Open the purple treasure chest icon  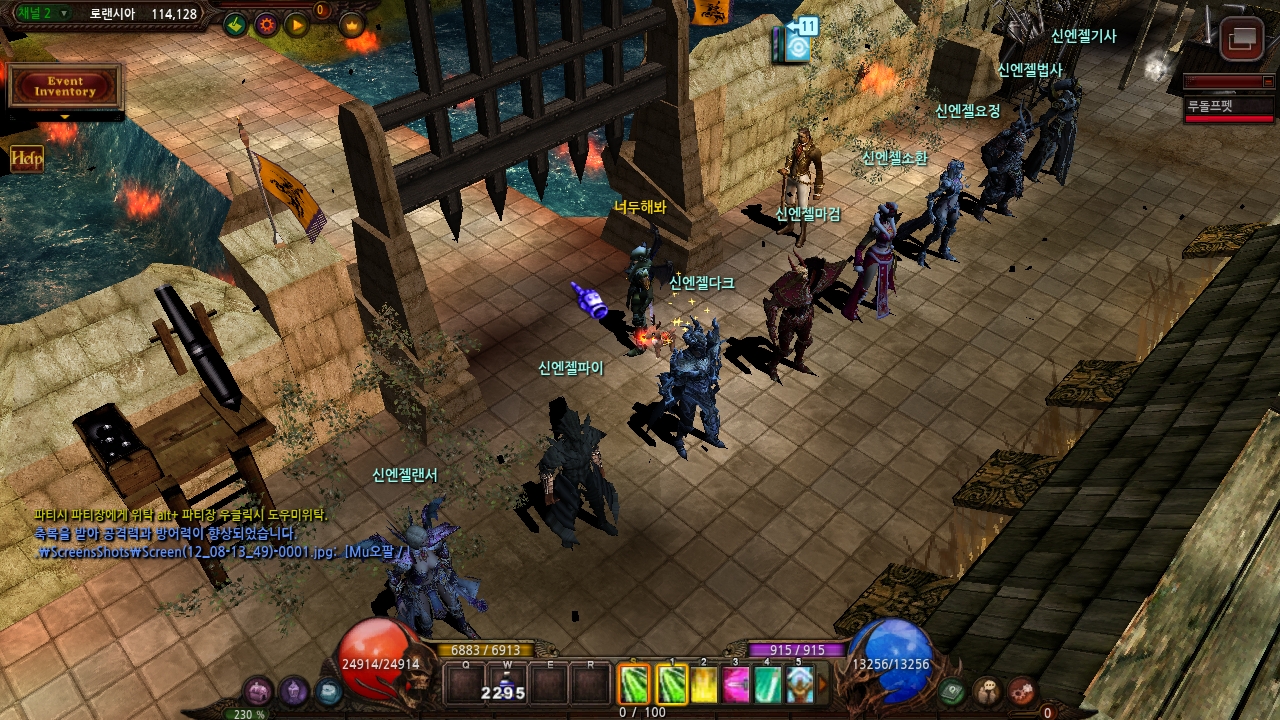coord(259,690)
